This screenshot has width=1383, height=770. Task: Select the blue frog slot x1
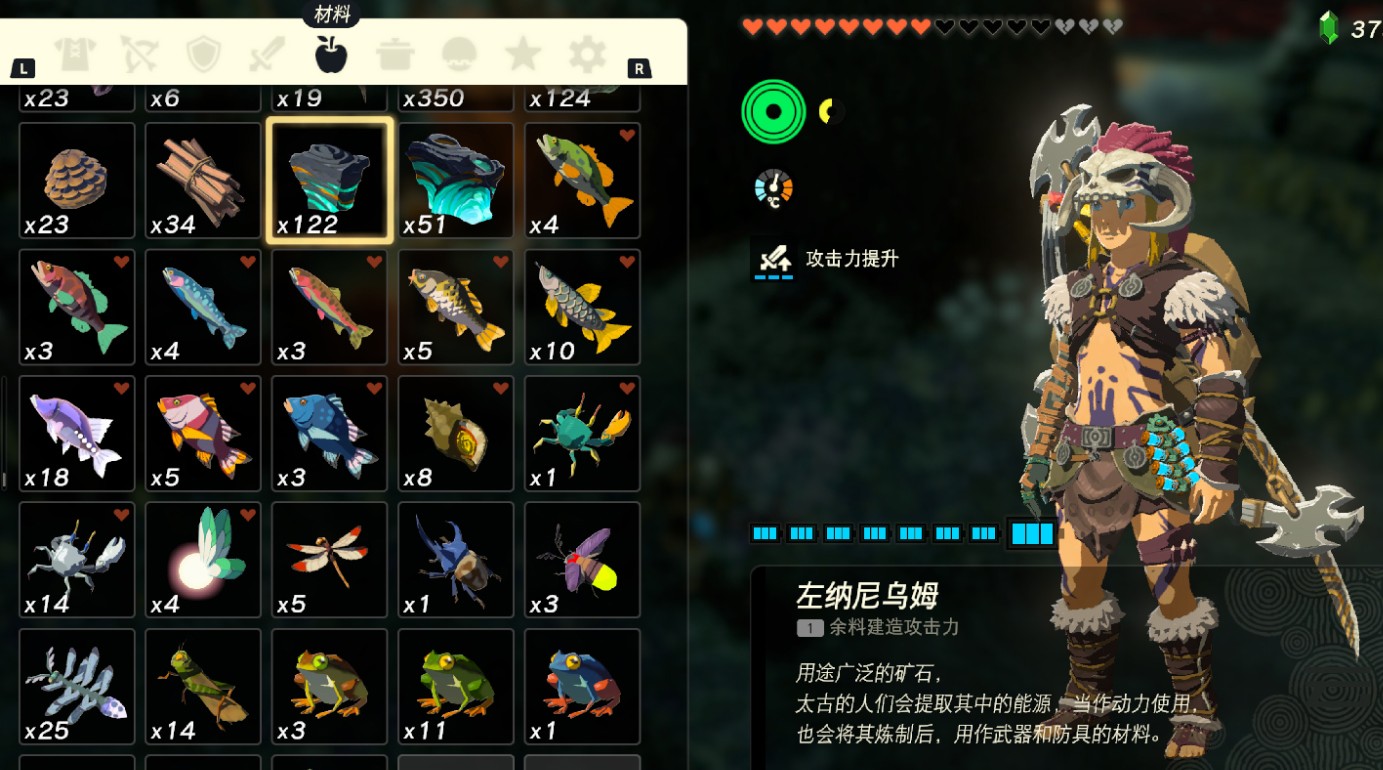click(x=582, y=687)
